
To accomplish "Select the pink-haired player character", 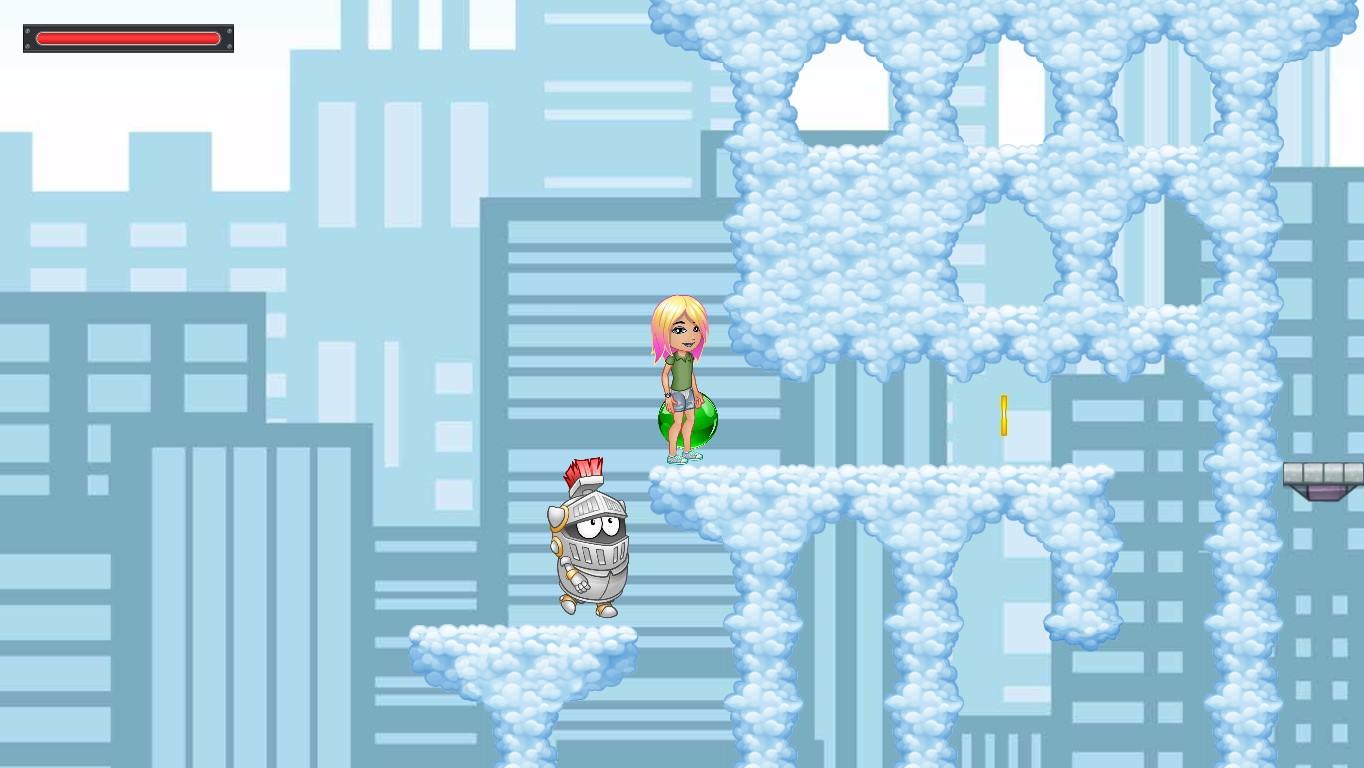I will point(683,370).
